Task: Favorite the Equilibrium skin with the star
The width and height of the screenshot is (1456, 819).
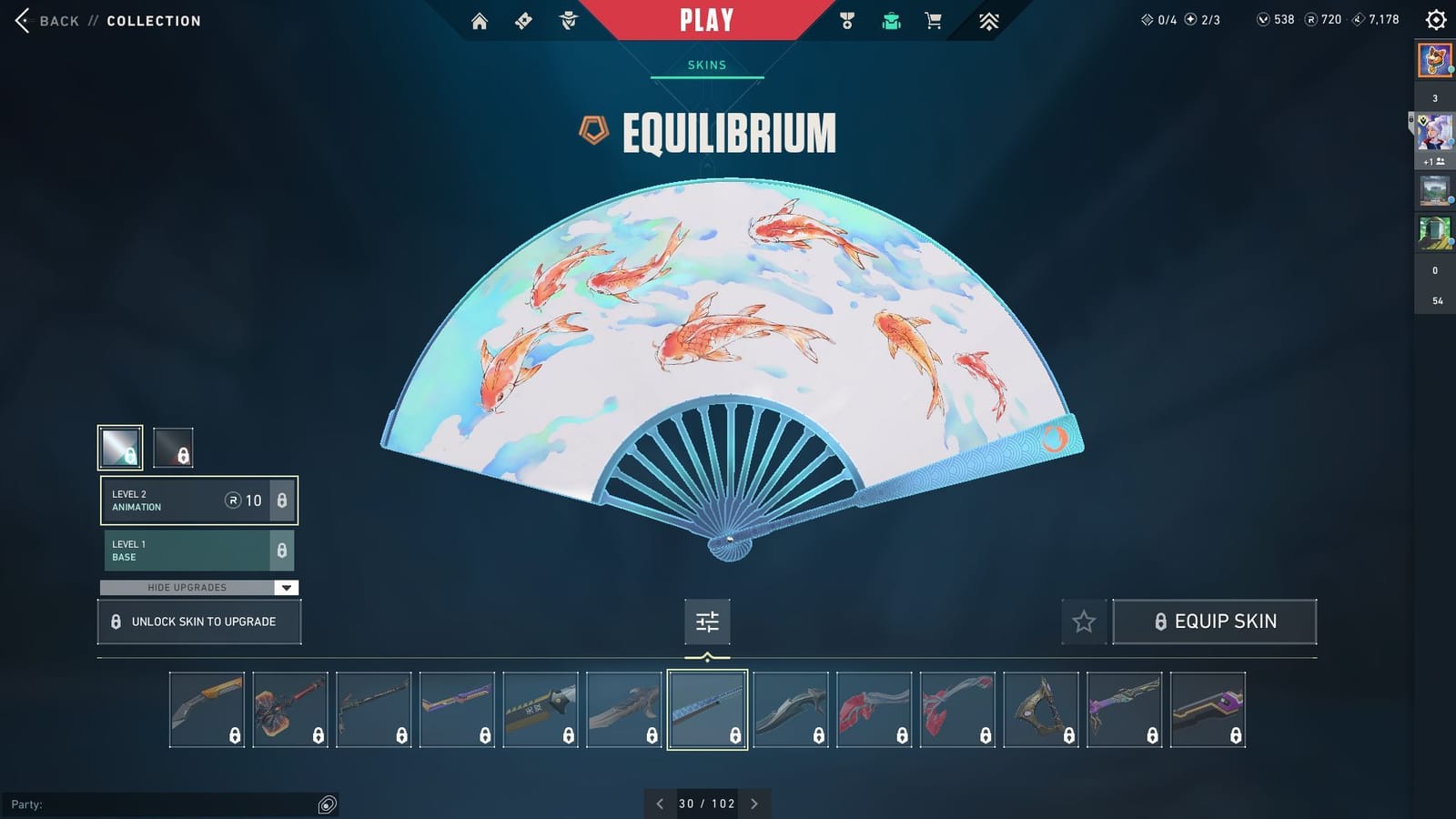Action: [x=1084, y=622]
